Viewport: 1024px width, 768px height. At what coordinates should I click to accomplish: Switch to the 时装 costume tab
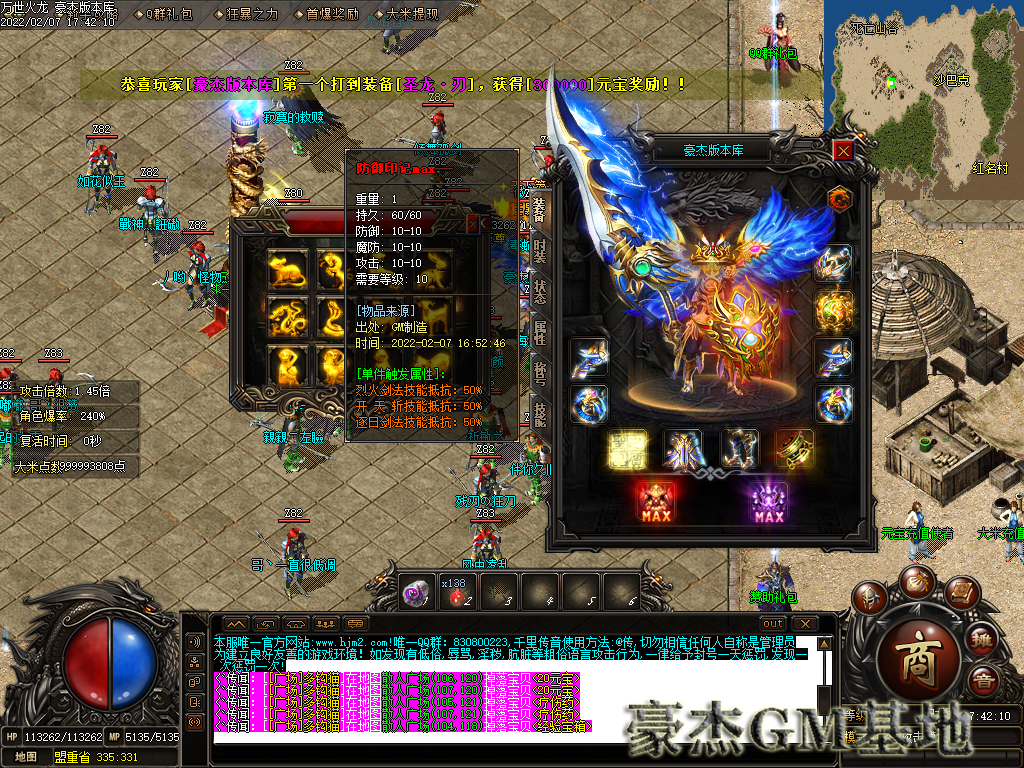click(539, 251)
